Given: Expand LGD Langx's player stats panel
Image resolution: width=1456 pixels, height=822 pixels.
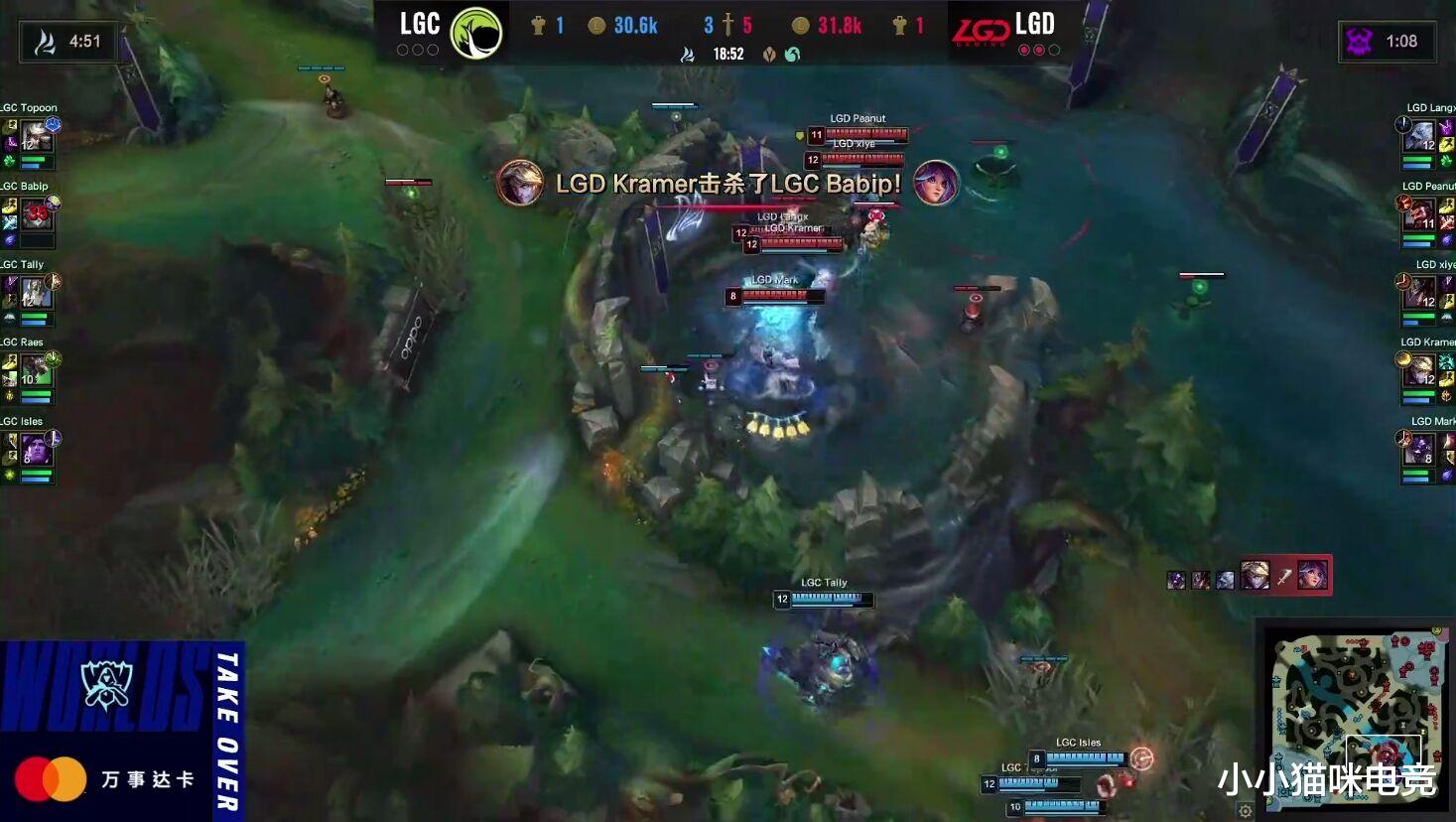Looking at the screenshot, I should click(1421, 134).
